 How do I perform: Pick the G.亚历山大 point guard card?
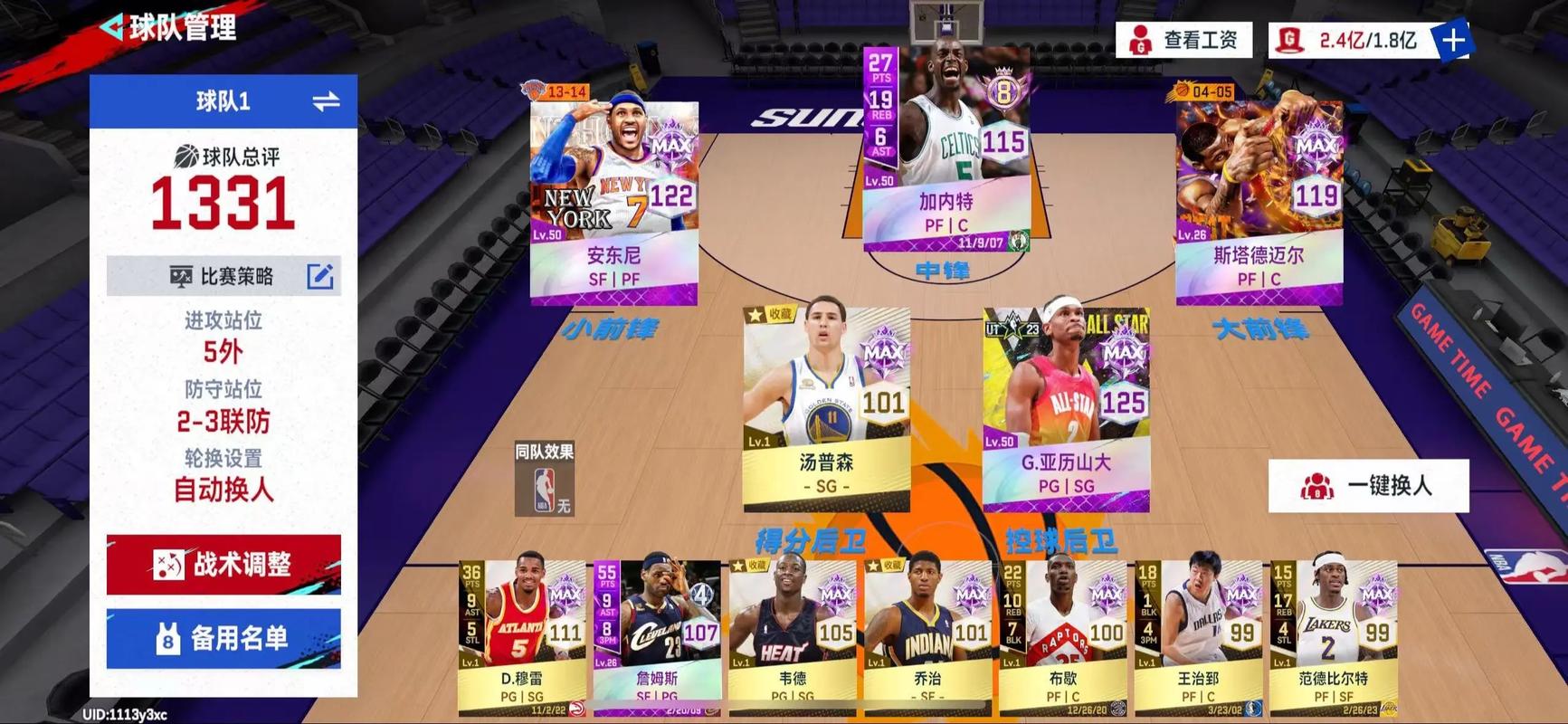click(1066, 409)
